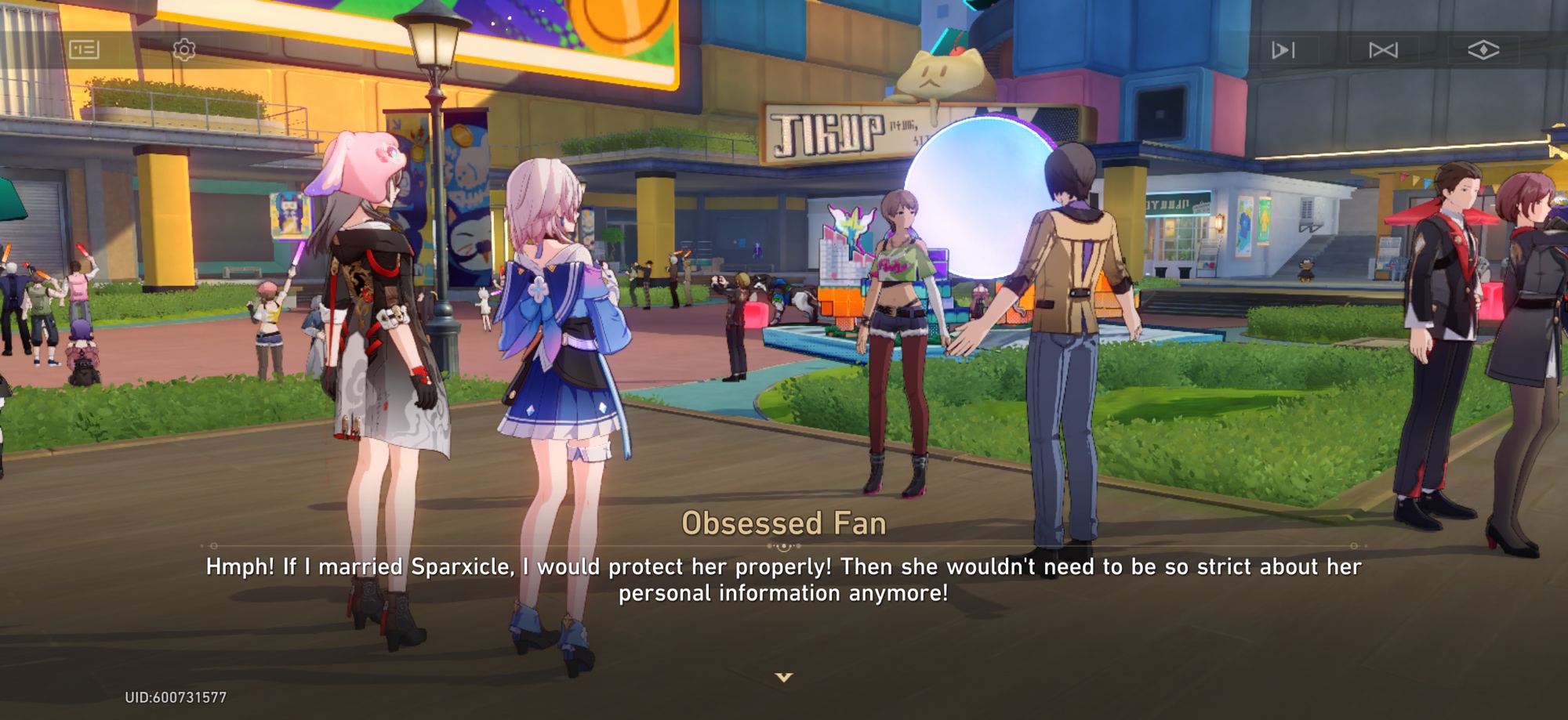Screen dimensions: 1568x720
Task: Open the gear settings icon
Action: 184,50
